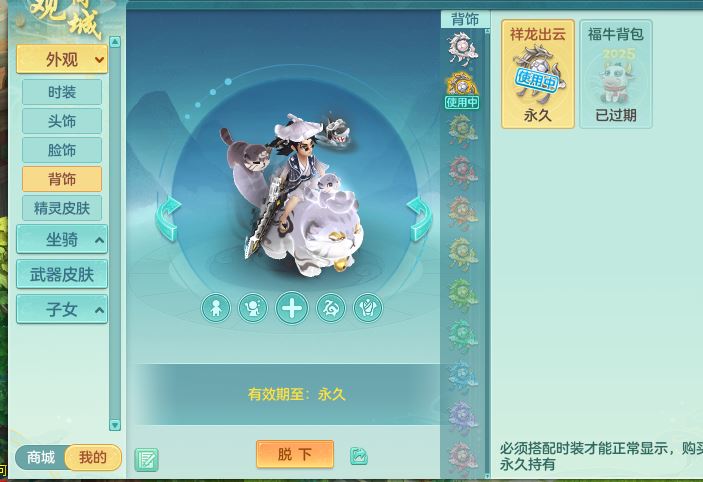703x482 pixels.
Task: Select the expired 福牛背包 card
Action: pos(615,75)
